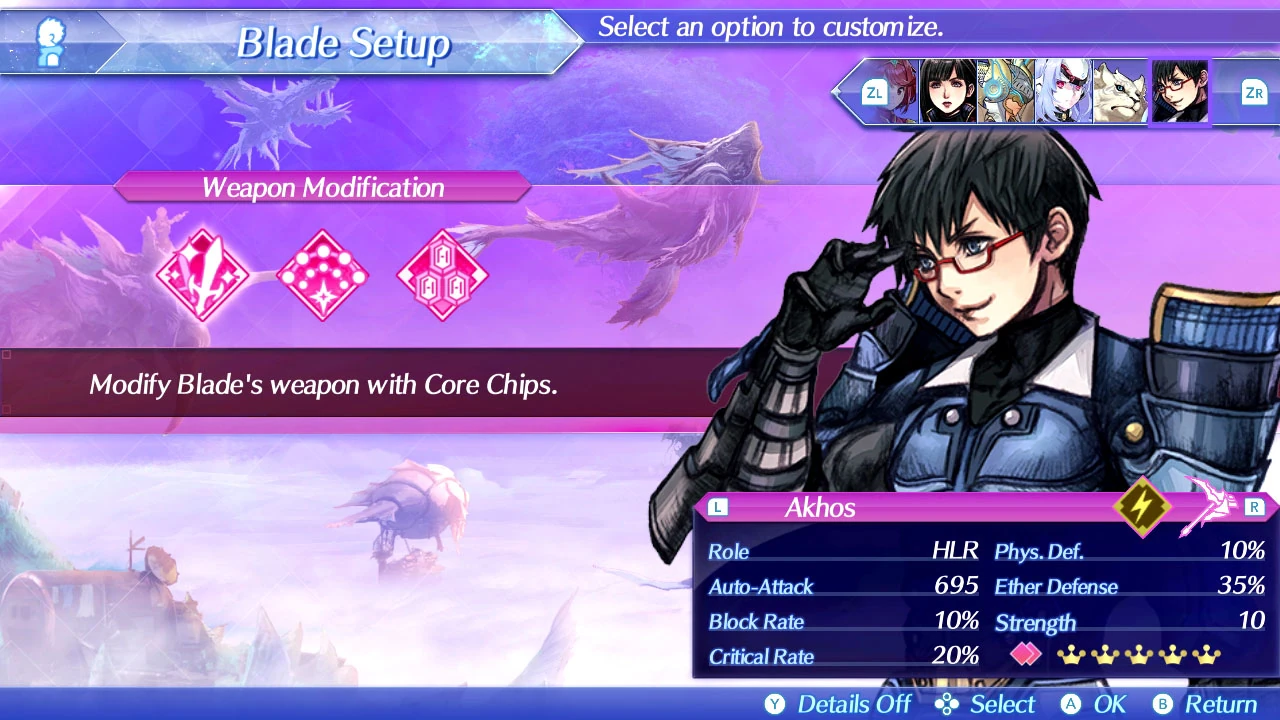Image resolution: width=1280 pixels, height=720 pixels.
Task: Click the lightning element icon beside Akhos
Action: (x=1141, y=507)
